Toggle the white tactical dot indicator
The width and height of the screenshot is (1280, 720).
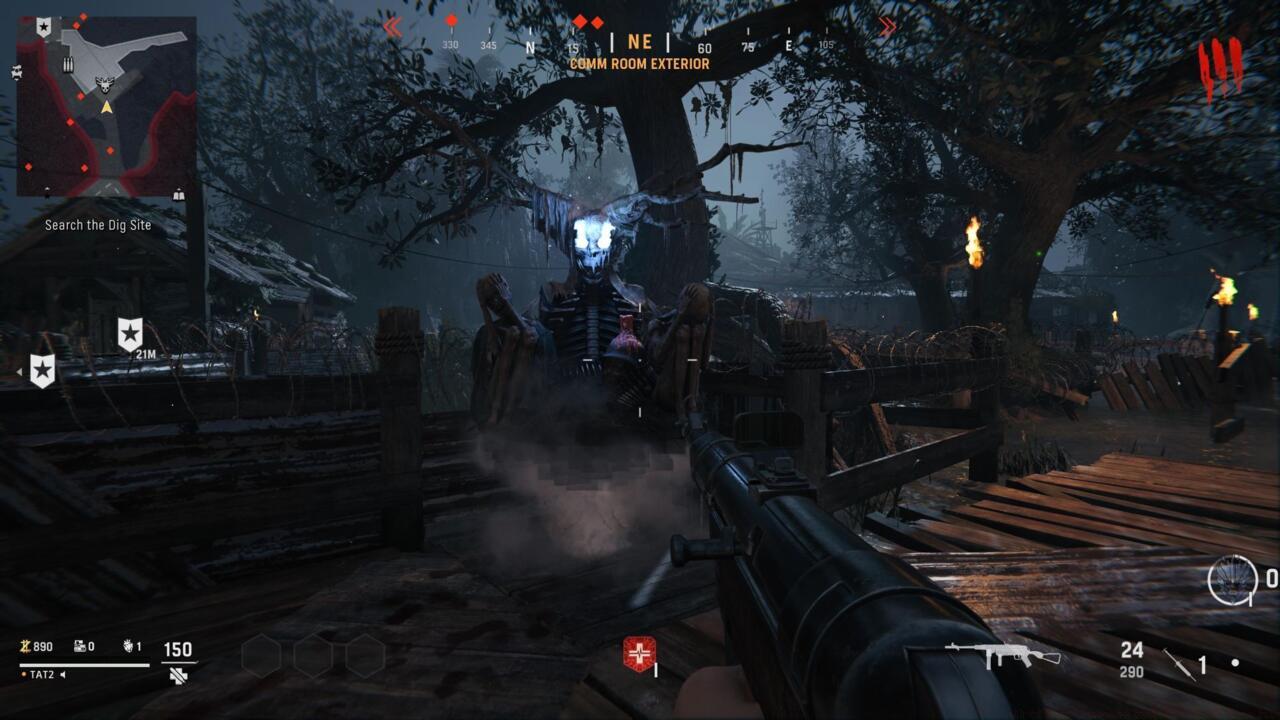[x=1236, y=663]
